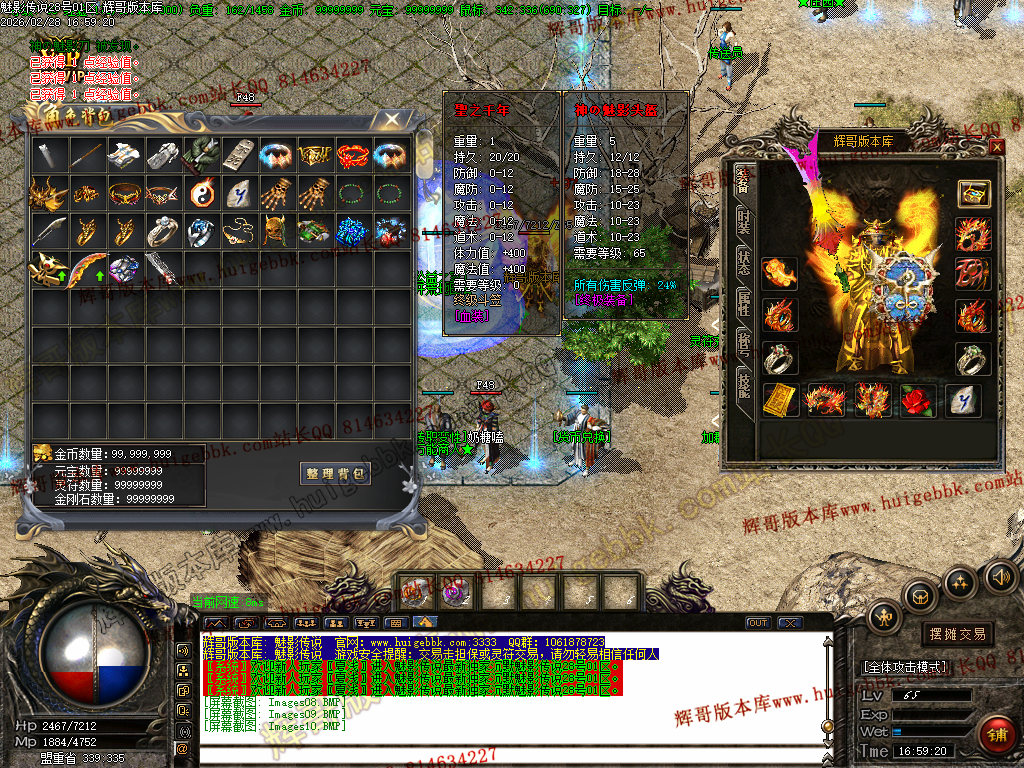
Task: Close the equipment panel
Action: tap(996, 147)
